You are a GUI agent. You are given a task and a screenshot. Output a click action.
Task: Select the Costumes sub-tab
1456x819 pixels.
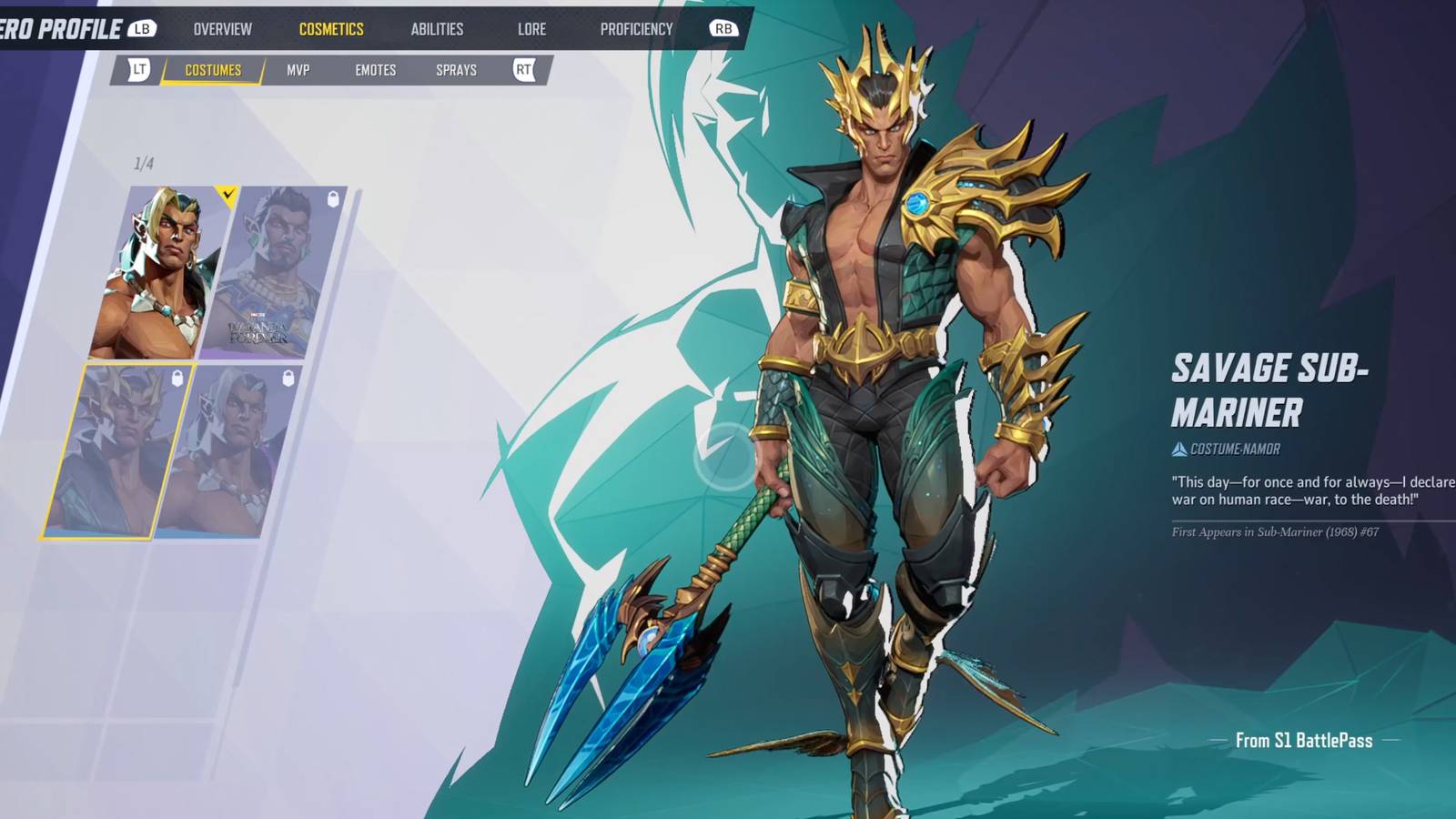213,70
